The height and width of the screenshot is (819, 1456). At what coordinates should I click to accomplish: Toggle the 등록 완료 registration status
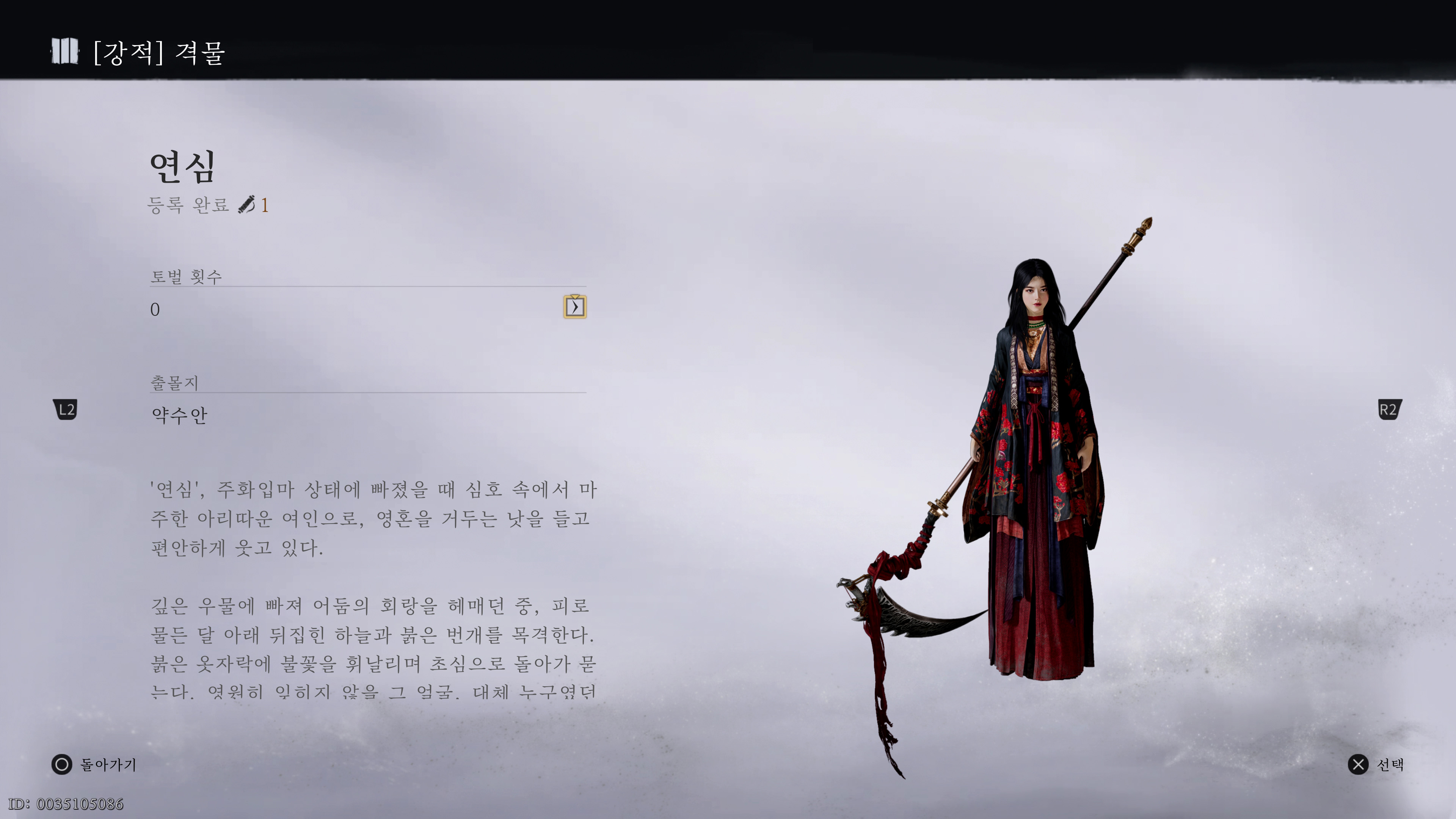pyautogui.click(x=190, y=206)
